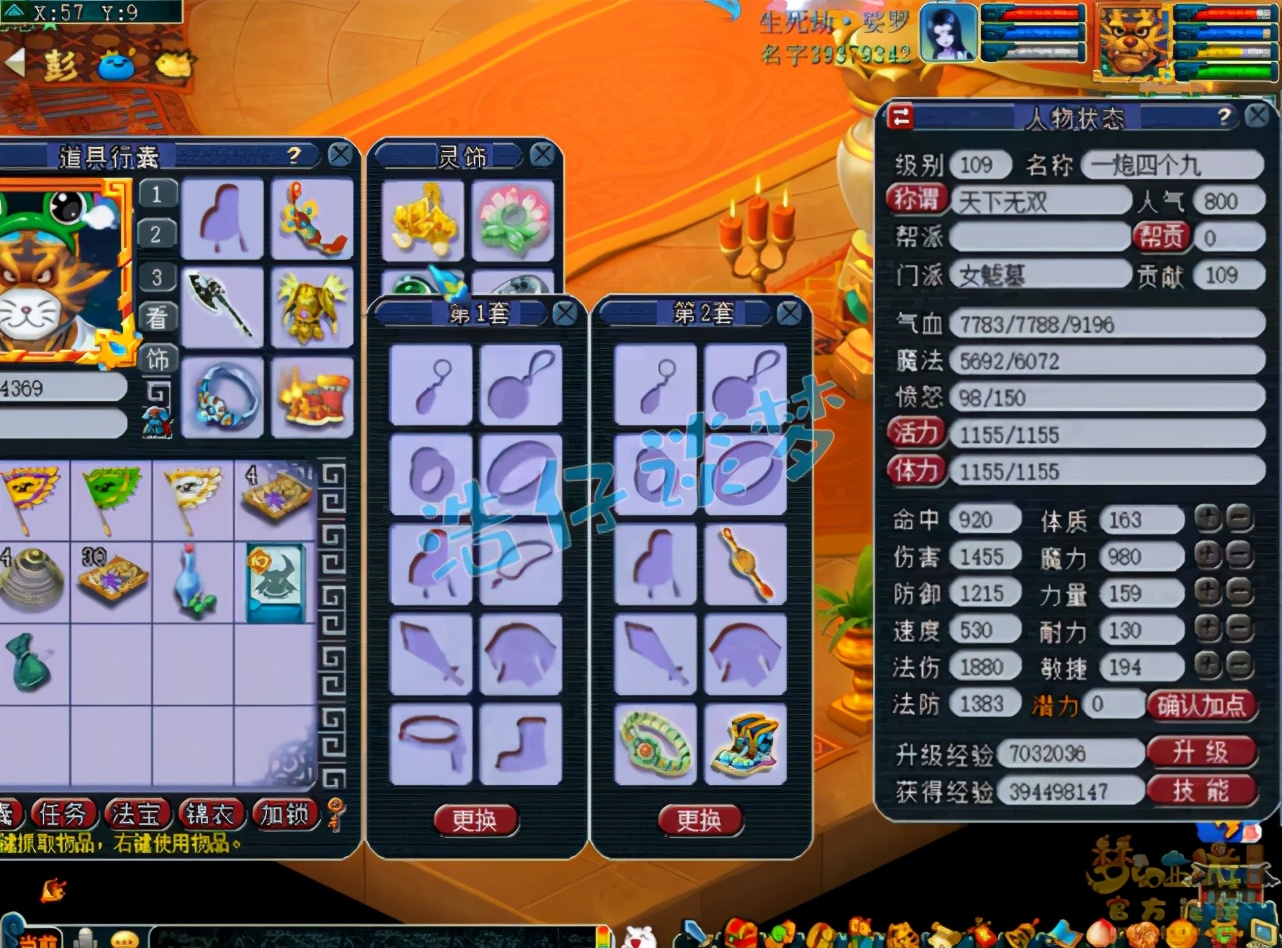Screen dimensions: 1282x948
Task: Confirm stat points with 确认加点
Action: tap(1201, 705)
